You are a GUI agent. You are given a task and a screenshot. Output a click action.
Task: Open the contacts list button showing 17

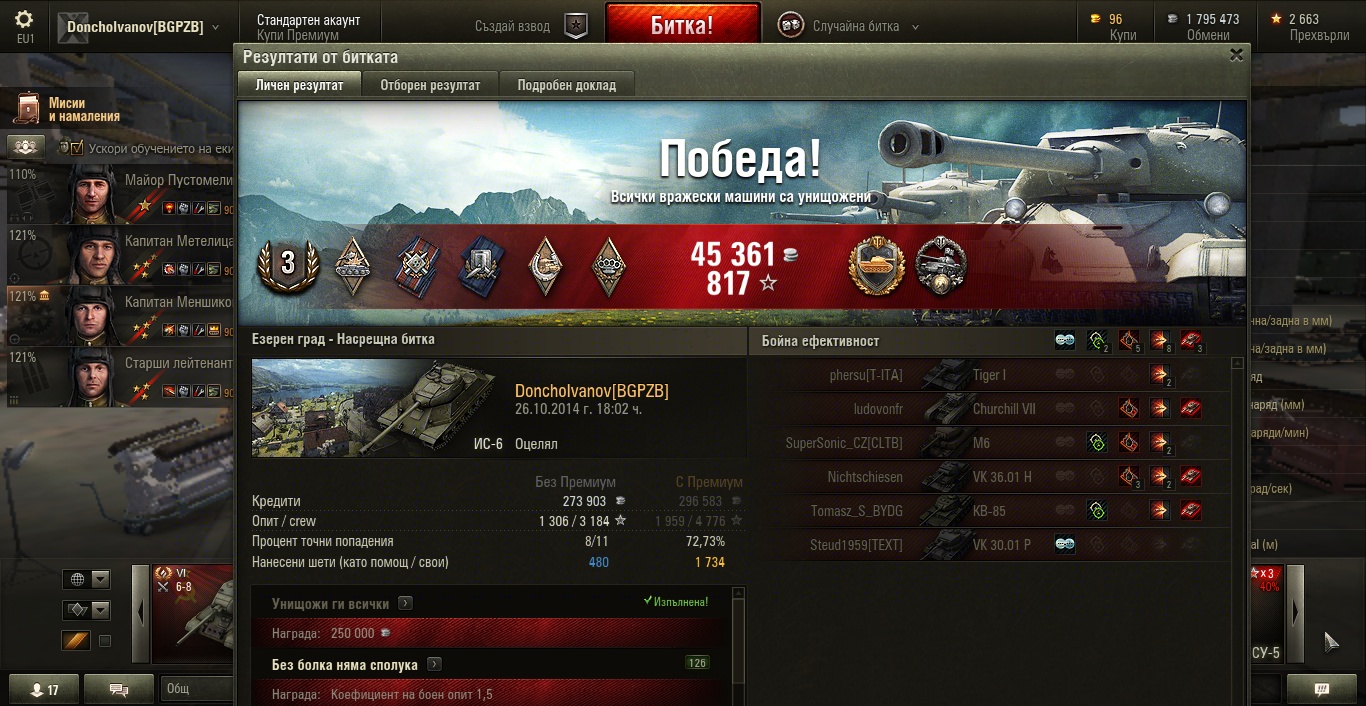(x=44, y=689)
